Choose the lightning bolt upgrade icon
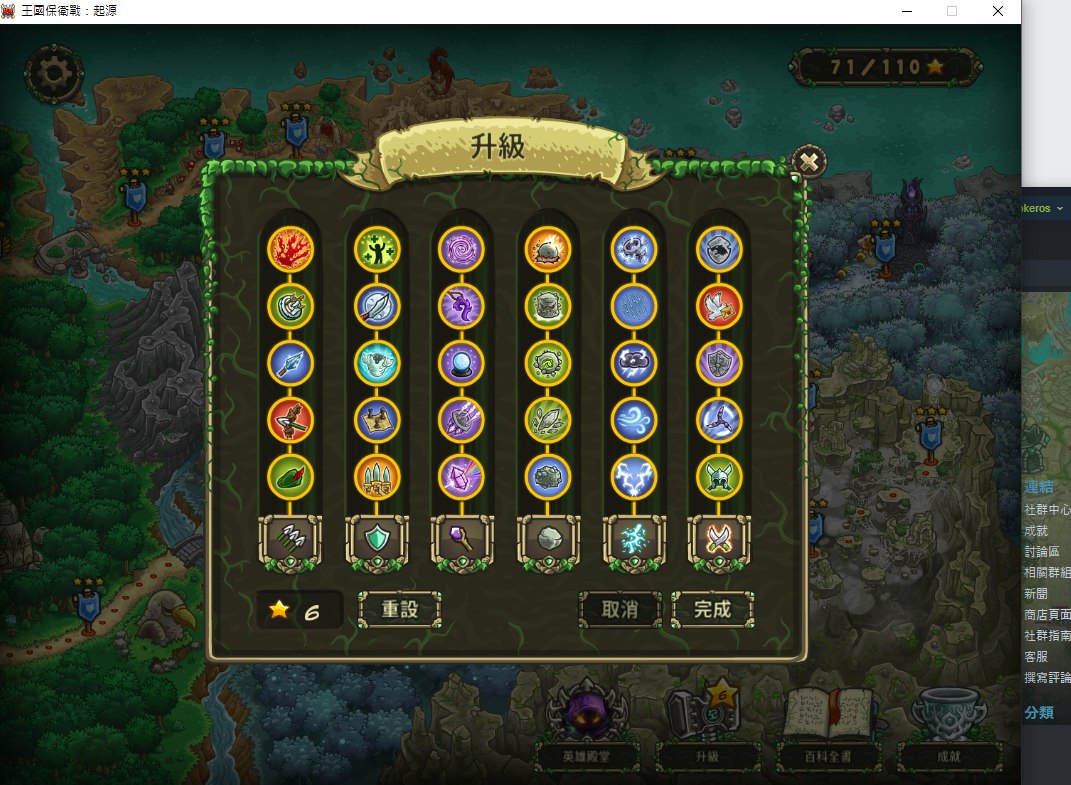 point(634,477)
